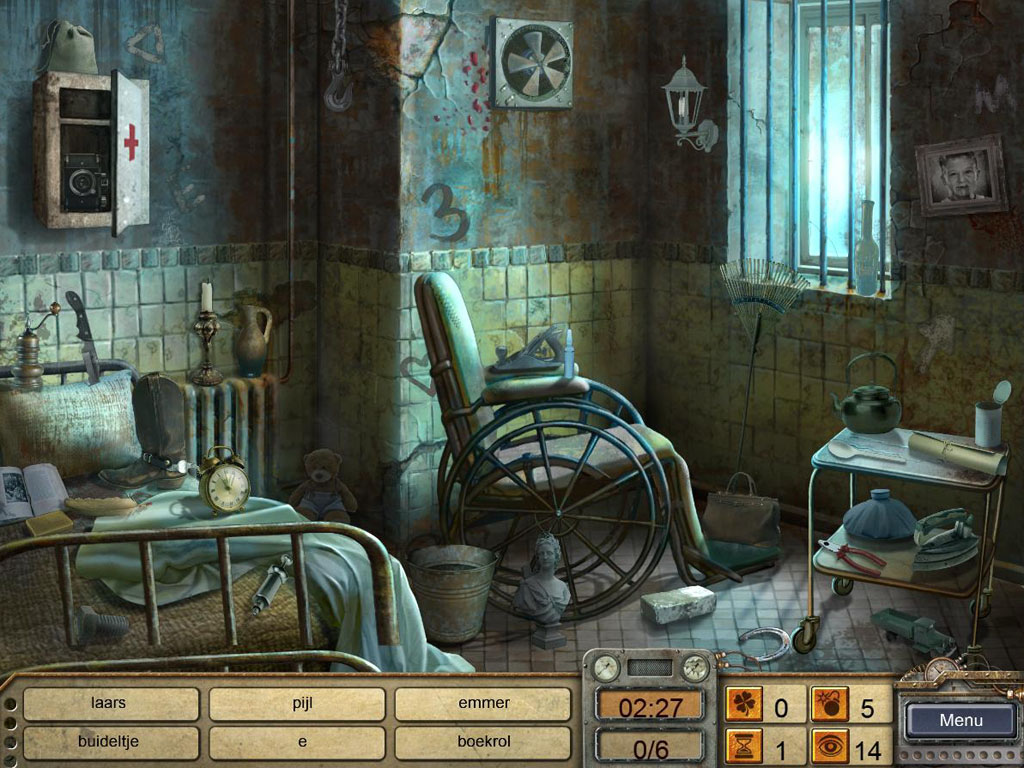Screen dimensions: 1024x768
Task: Click the 'buideltje' word entry
Action: point(110,742)
